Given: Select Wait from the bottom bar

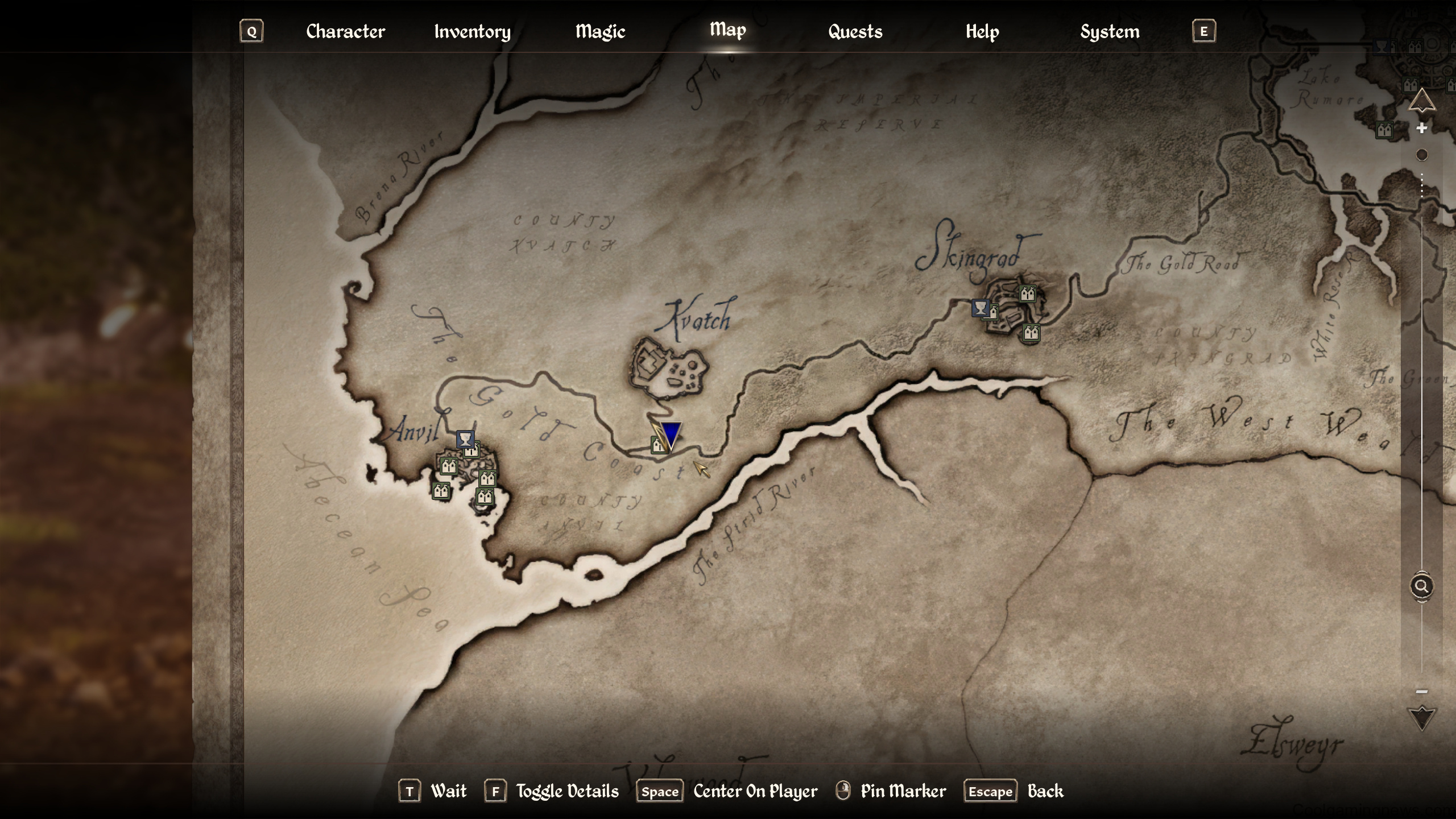Looking at the screenshot, I should 449,791.
